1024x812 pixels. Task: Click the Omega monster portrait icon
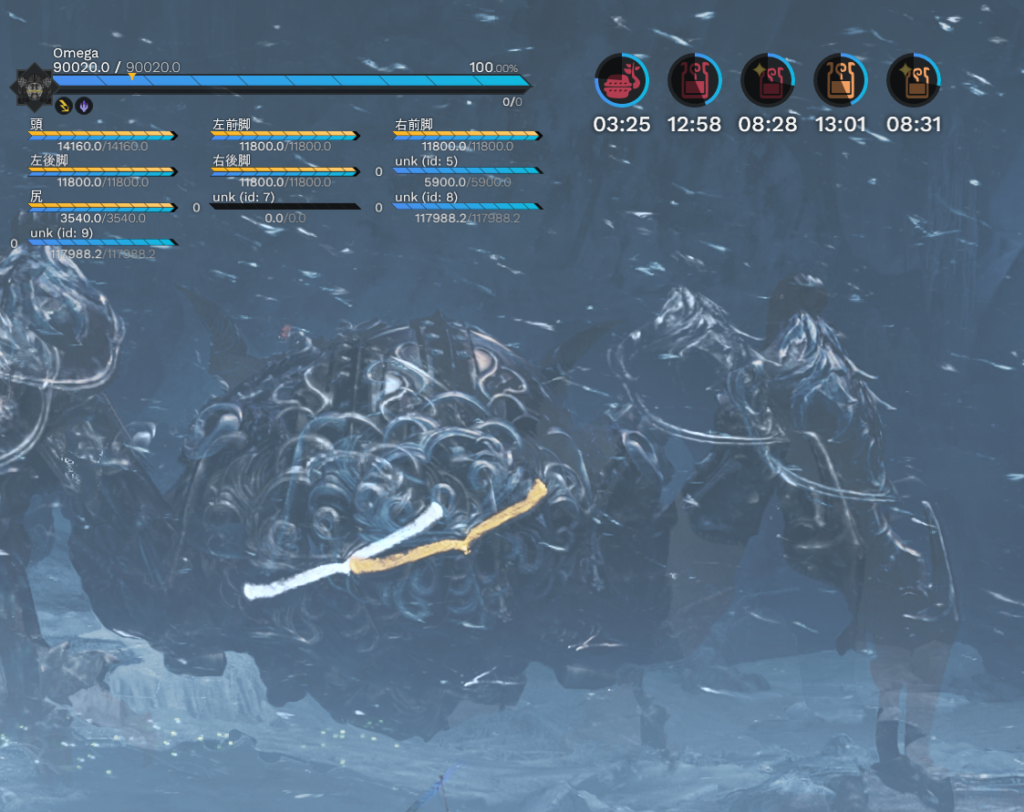[x=30, y=86]
